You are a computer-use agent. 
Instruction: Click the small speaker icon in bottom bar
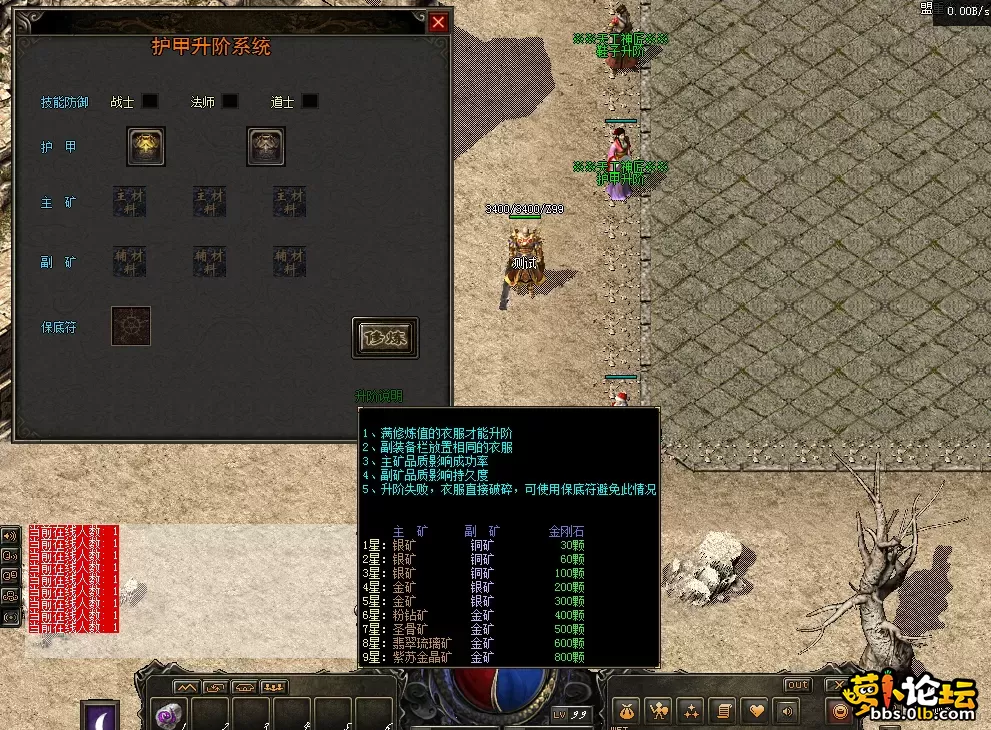(786, 711)
